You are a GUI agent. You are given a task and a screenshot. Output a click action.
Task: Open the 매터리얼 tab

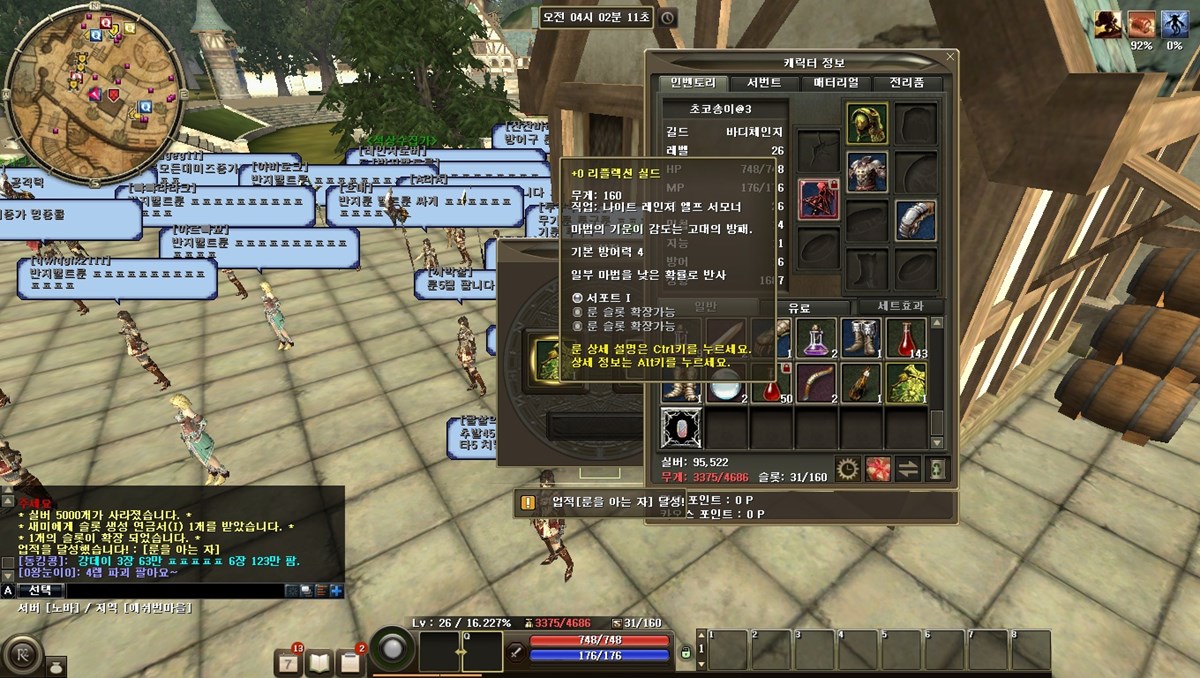click(836, 83)
